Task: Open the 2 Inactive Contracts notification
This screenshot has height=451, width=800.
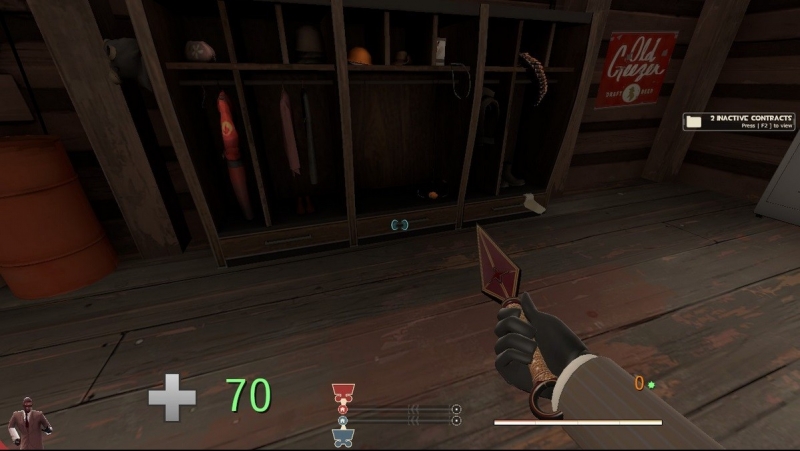Action: (x=738, y=121)
